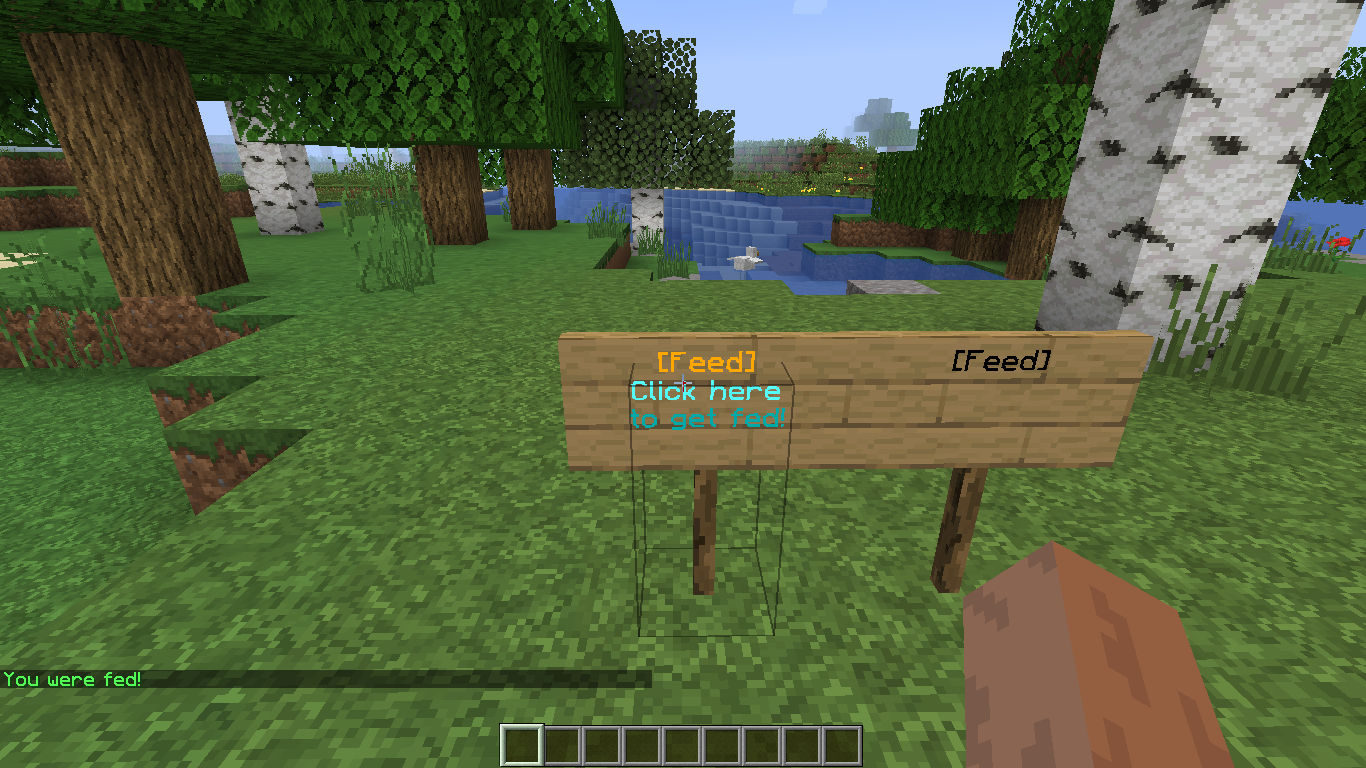1366x768 pixels.
Task: Select the first hotbar slot
Action: coord(522,741)
